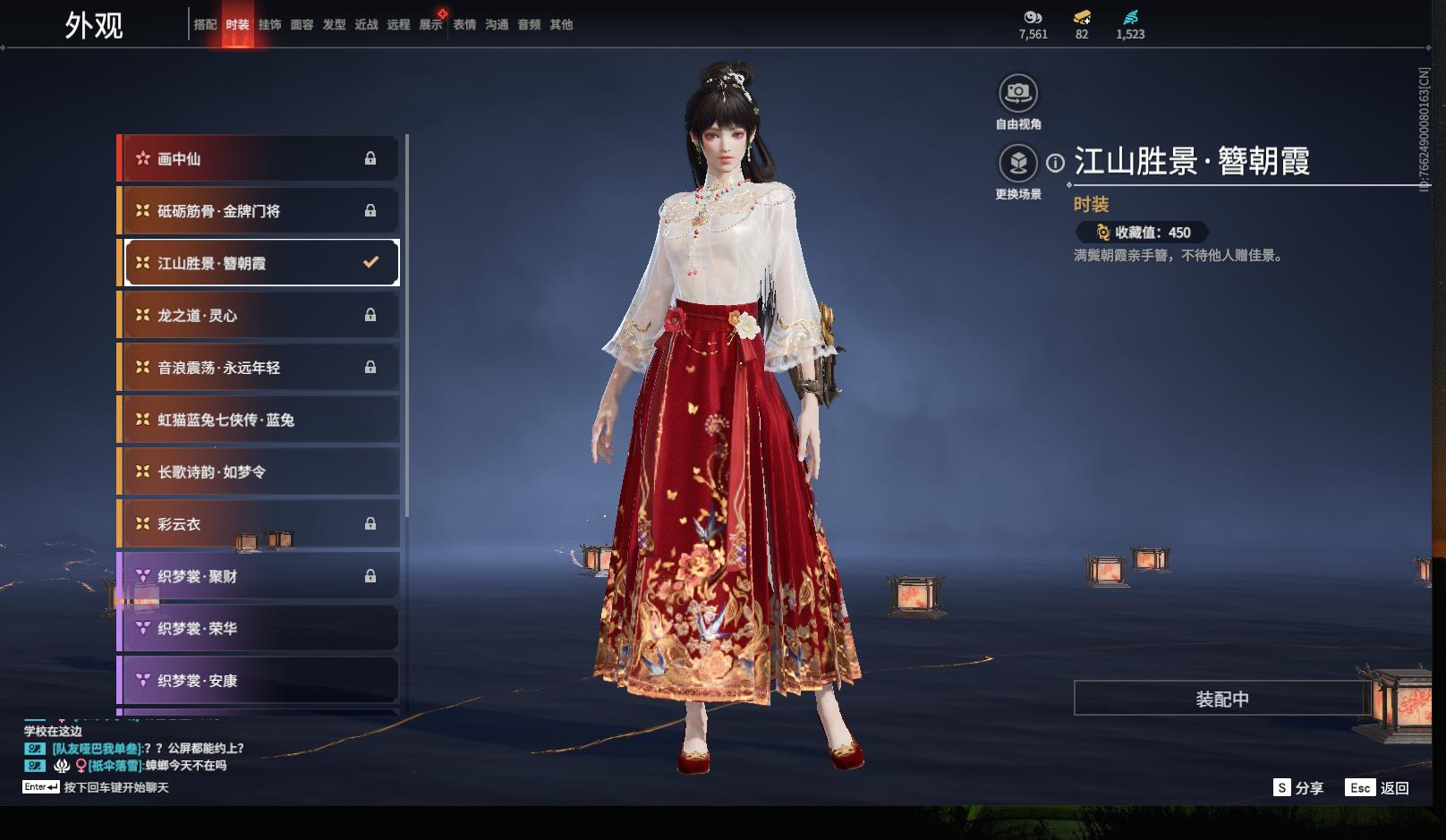Choose 虹猫蓝兔七侠传·蓝兔 outfit
The width and height of the screenshot is (1446, 840).
click(x=259, y=420)
